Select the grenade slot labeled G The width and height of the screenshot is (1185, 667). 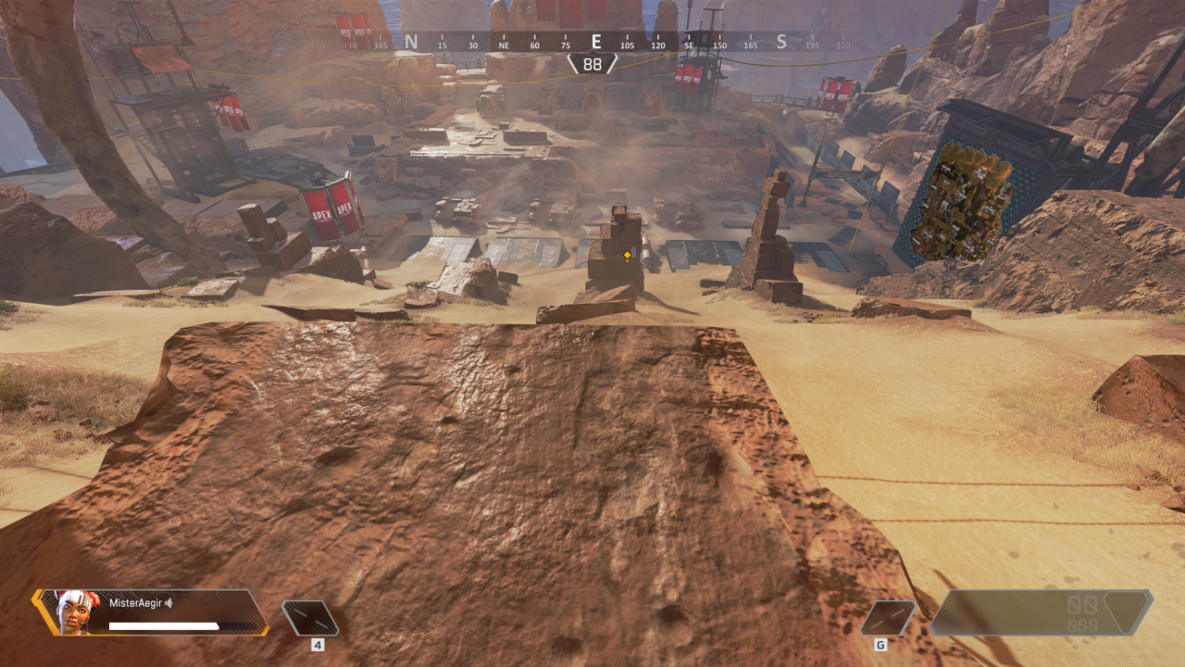pyautogui.click(x=887, y=618)
